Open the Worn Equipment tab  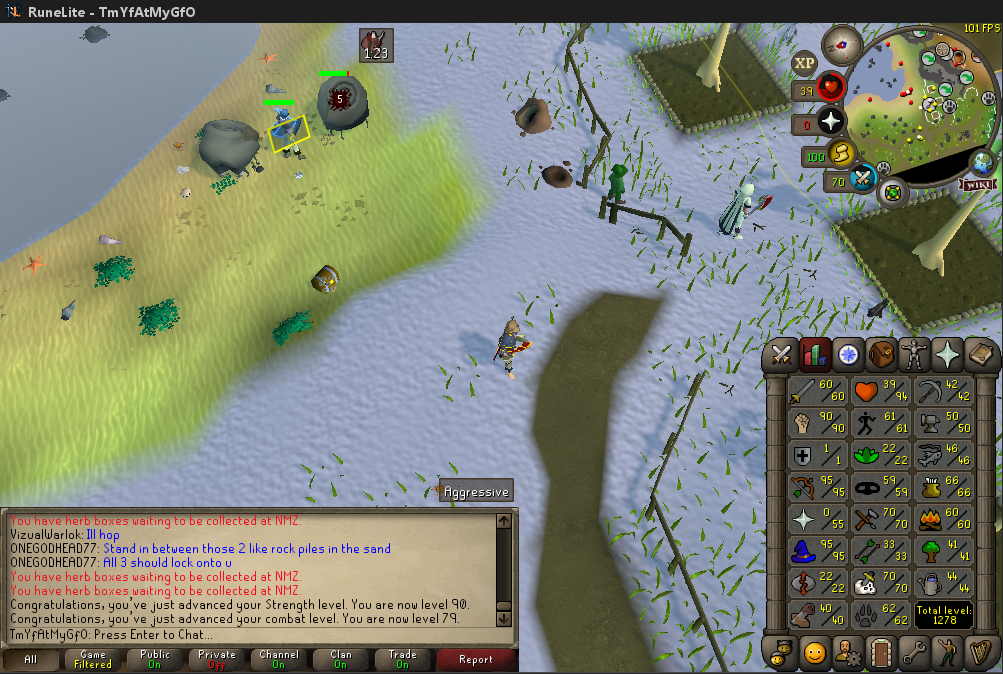pyautogui.click(x=914, y=355)
